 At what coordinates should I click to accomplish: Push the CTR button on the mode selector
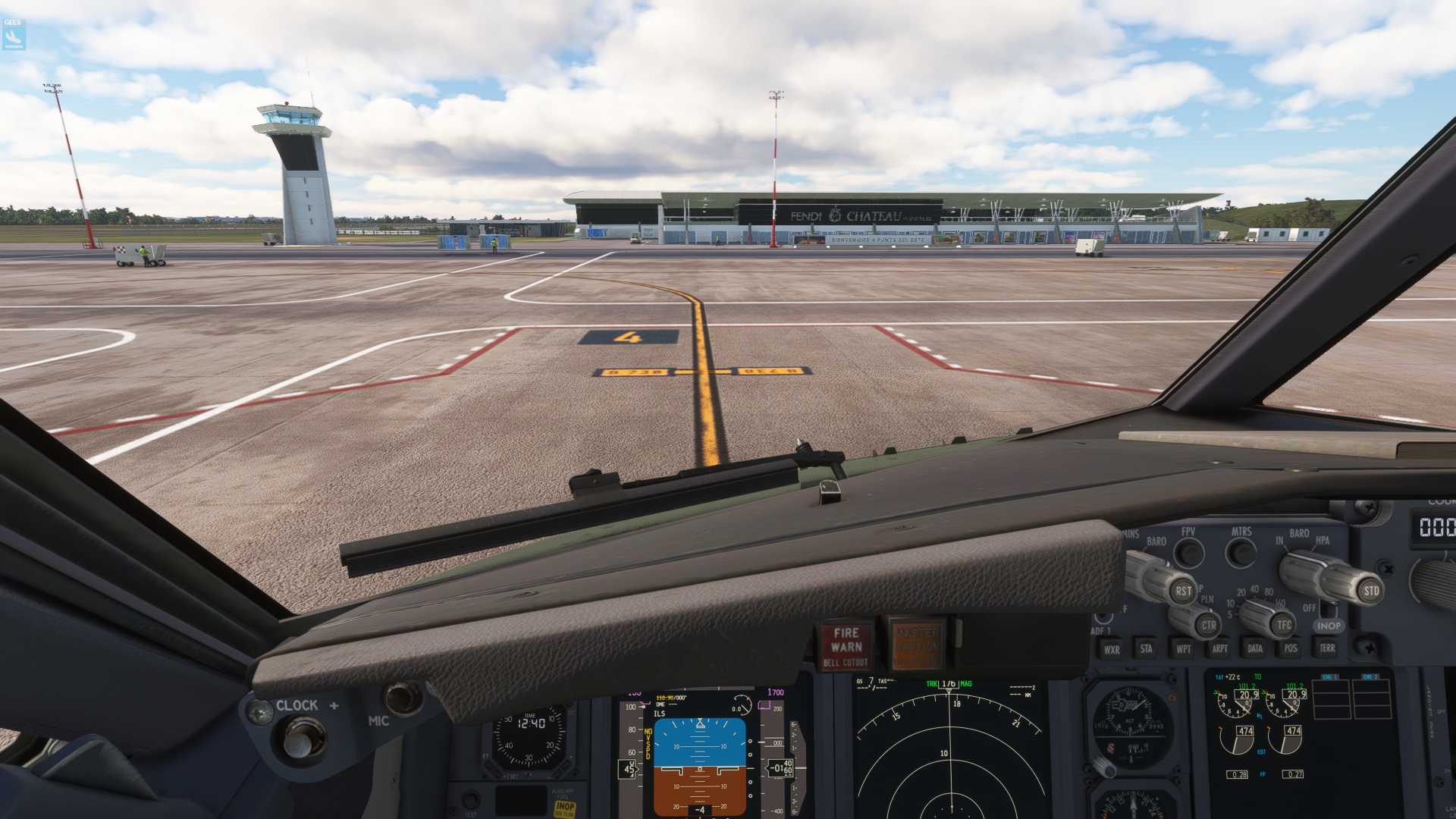pos(1208,626)
